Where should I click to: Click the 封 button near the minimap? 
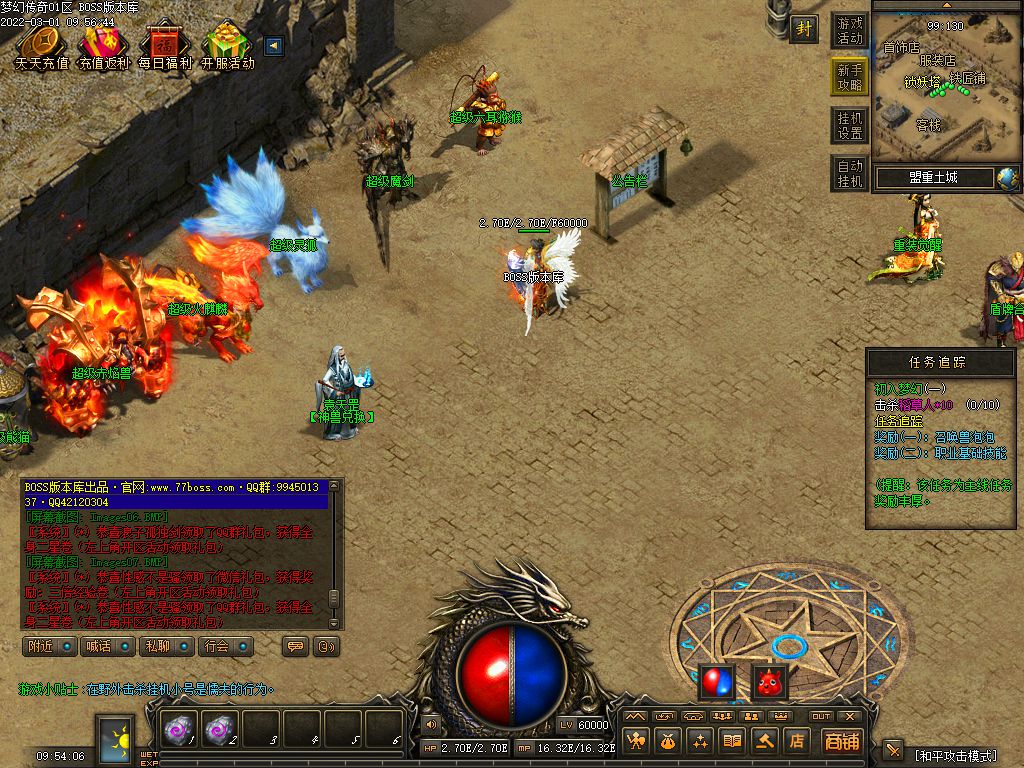pyautogui.click(x=803, y=29)
